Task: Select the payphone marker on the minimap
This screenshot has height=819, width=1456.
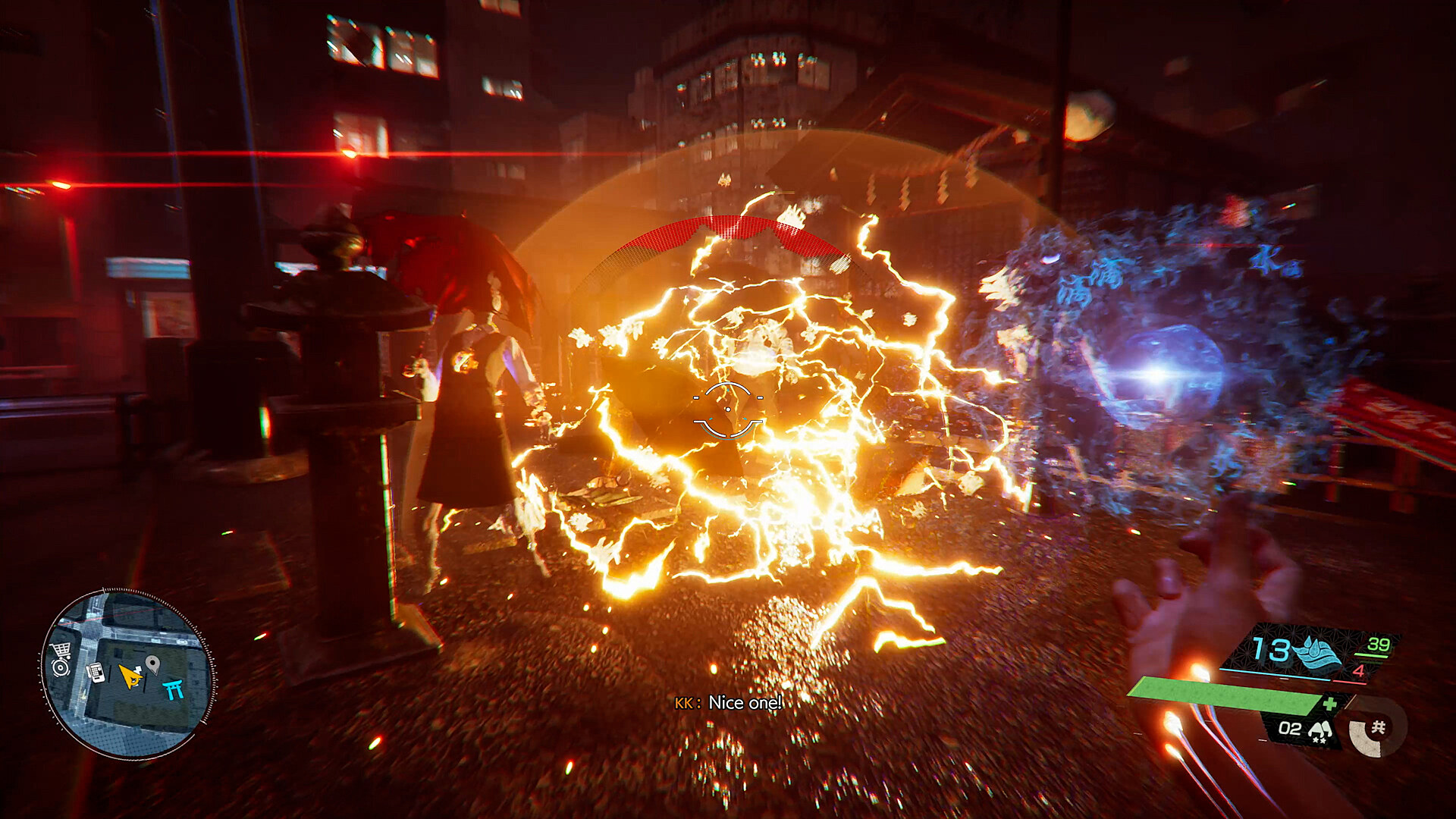Action: pos(96,672)
